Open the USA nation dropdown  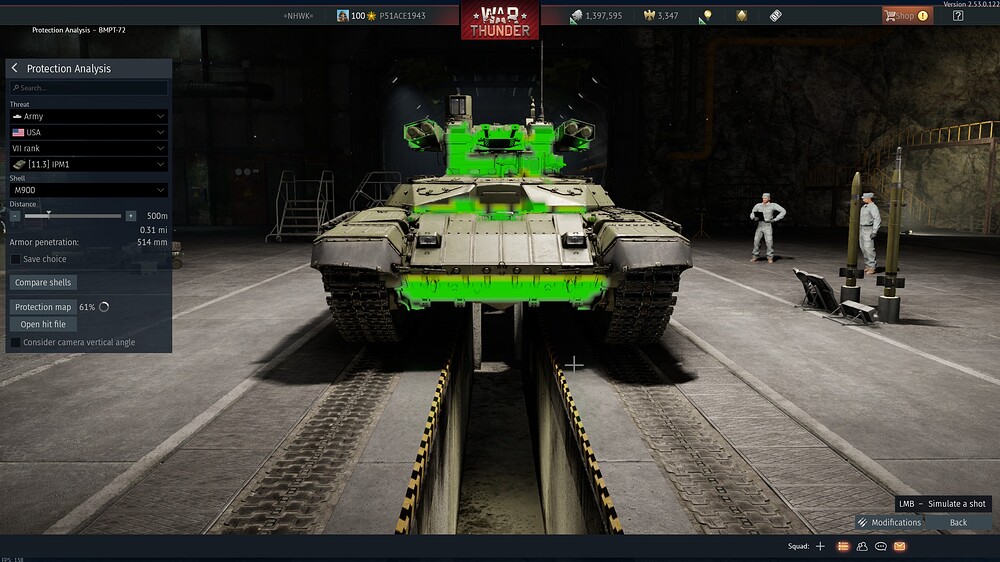point(88,132)
